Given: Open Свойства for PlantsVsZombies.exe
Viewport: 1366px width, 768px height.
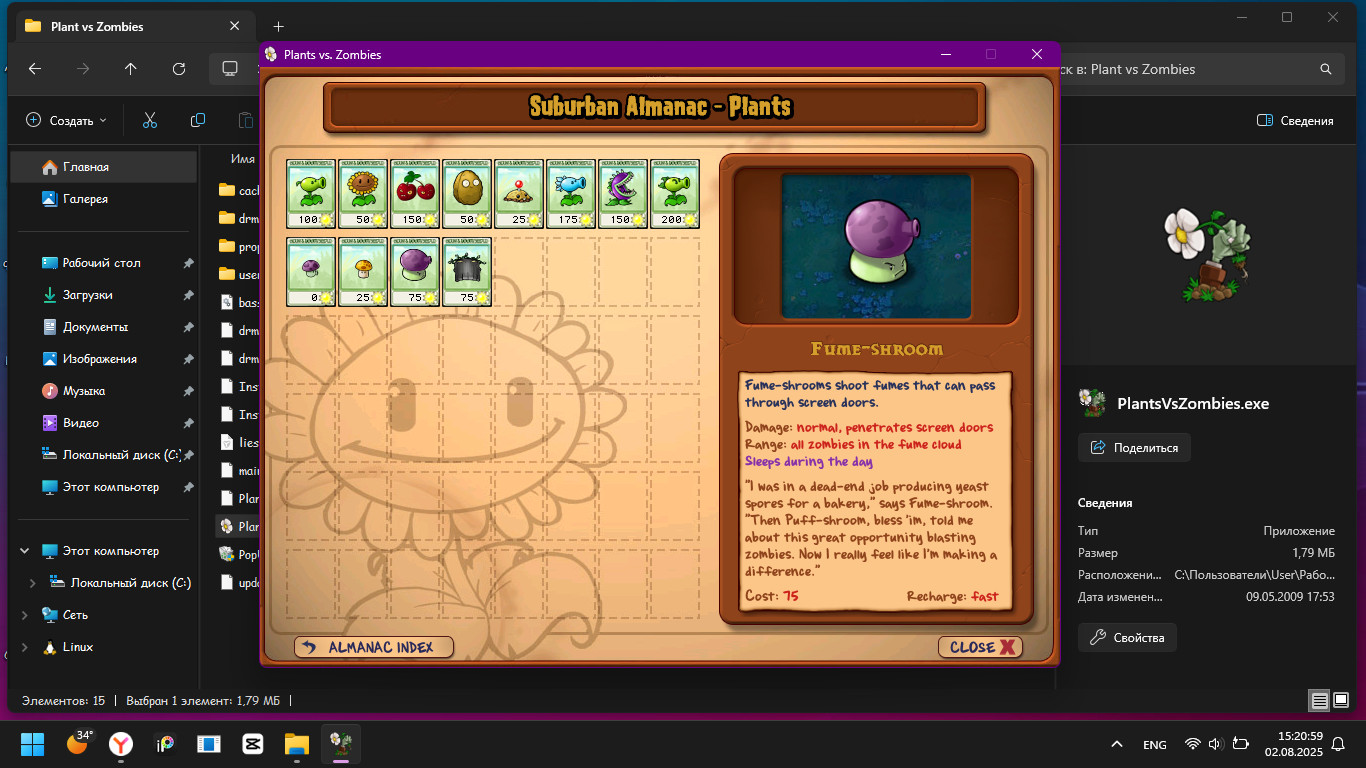Looking at the screenshot, I should tap(1126, 637).
